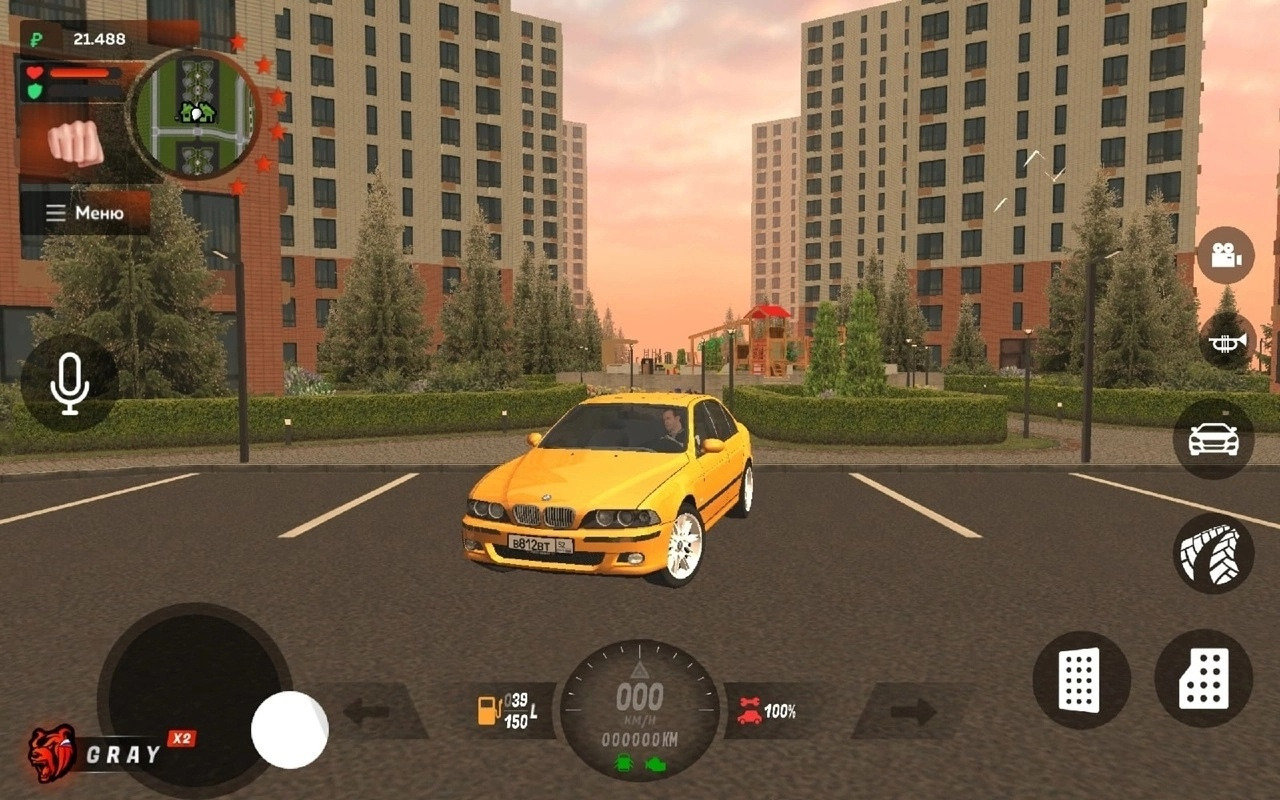The width and height of the screenshot is (1280, 800).
Task: Activate the tire handbrake button
Action: pos(1213,553)
